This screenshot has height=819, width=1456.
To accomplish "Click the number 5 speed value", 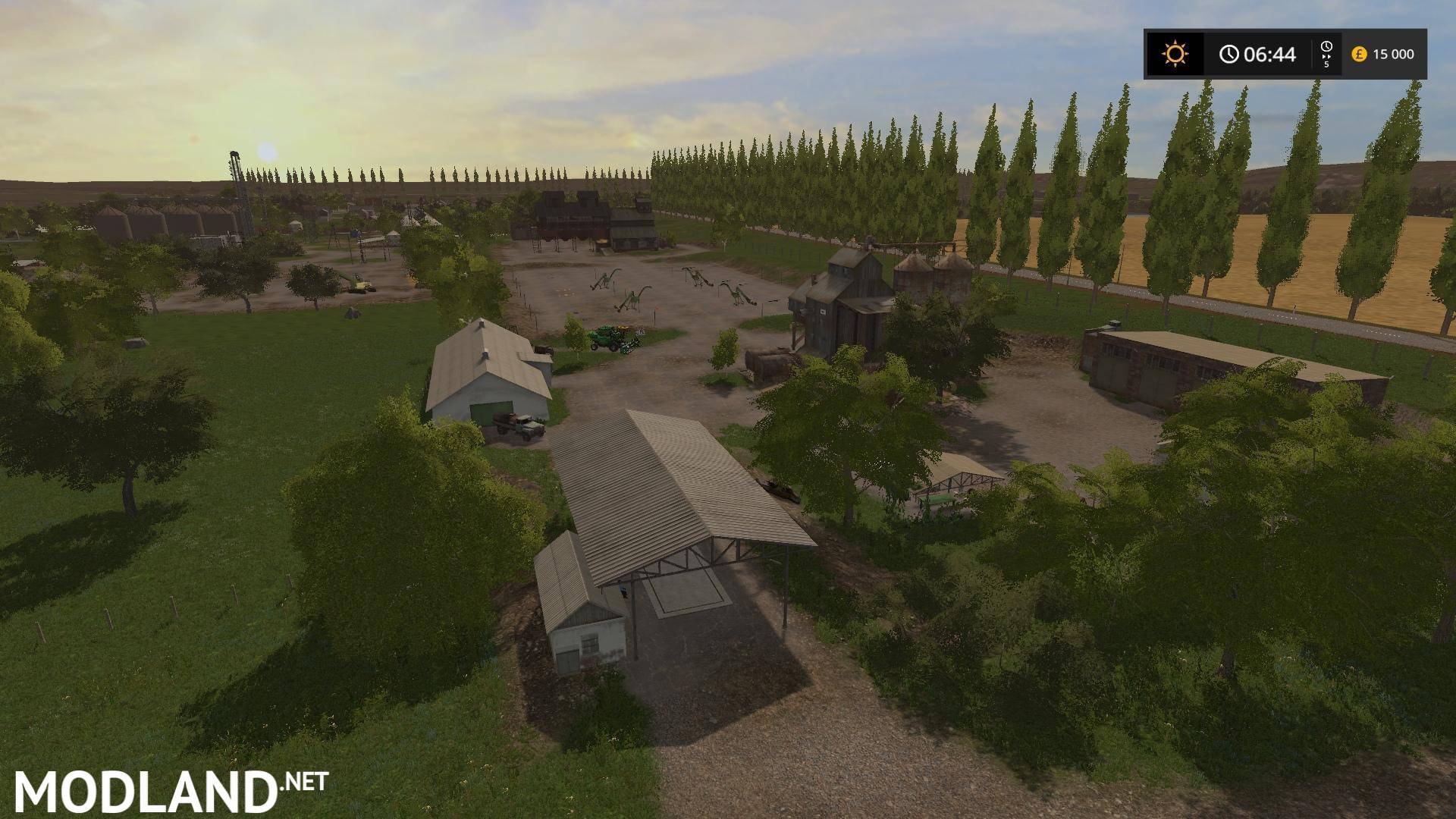I will [x=1326, y=64].
